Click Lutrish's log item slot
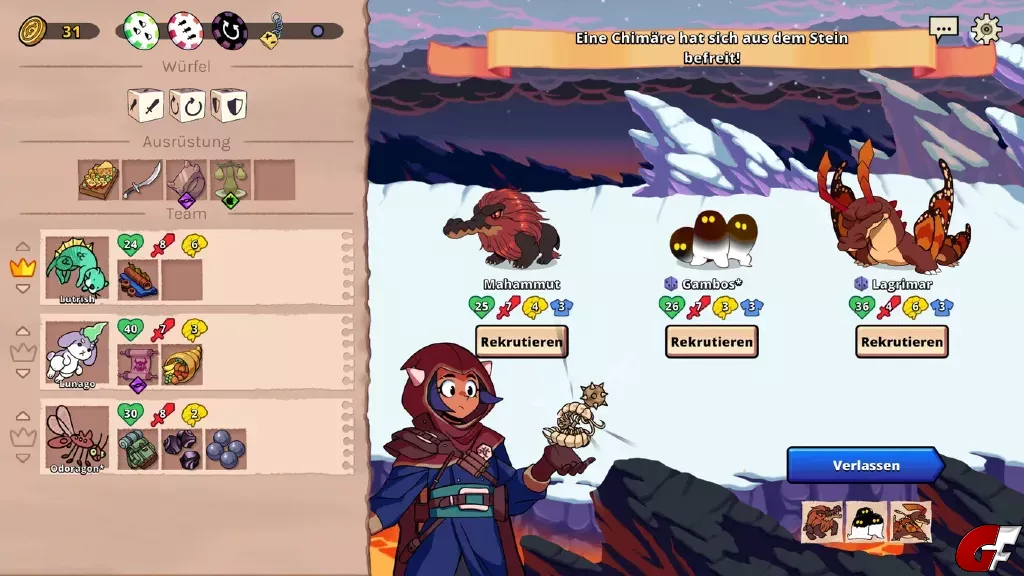 (138, 280)
